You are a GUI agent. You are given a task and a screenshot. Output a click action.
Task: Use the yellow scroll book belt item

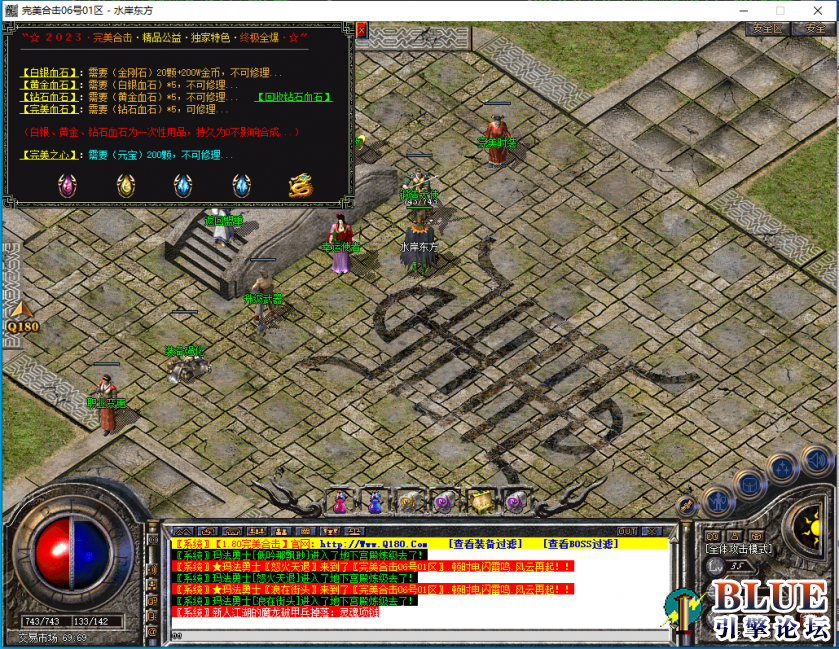480,502
